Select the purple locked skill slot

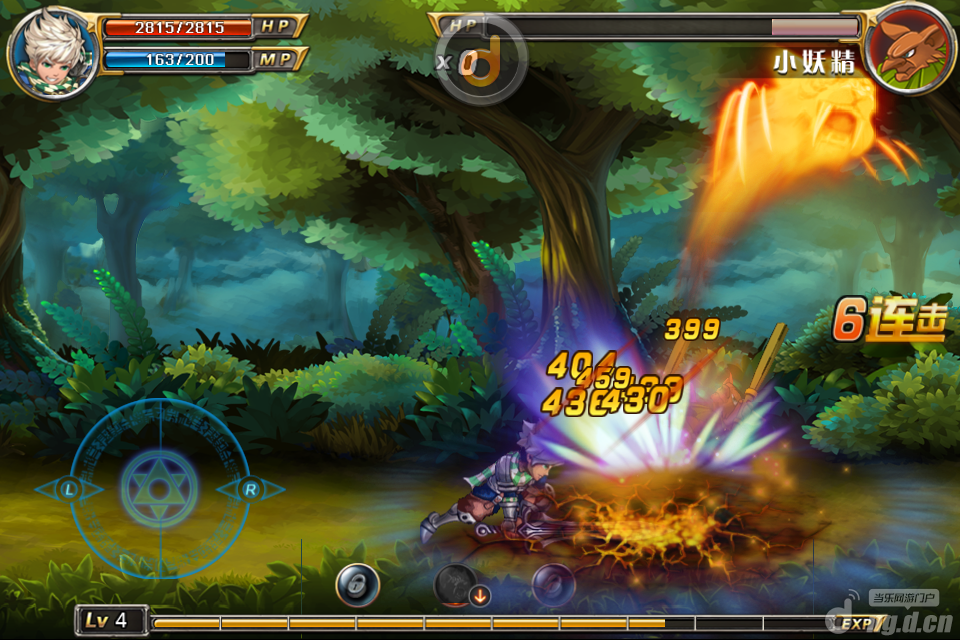[x=553, y=585]
